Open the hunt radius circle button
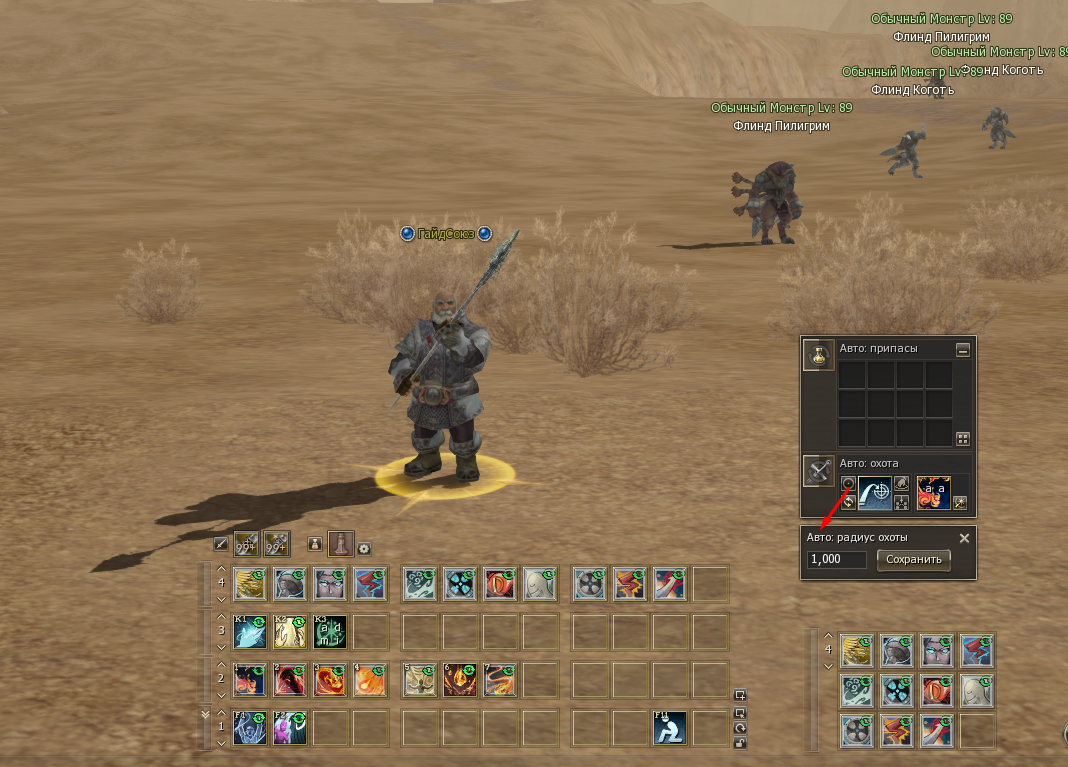1068x767 pixels. click(x=848, y=483)
